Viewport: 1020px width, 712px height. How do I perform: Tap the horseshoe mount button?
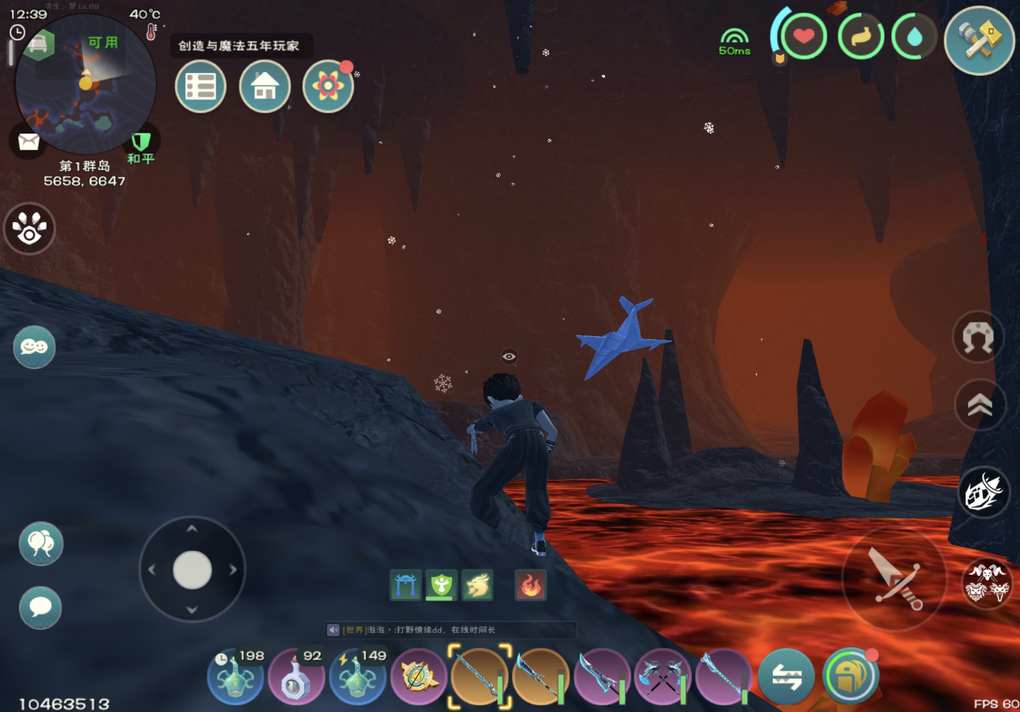point(978,338)
